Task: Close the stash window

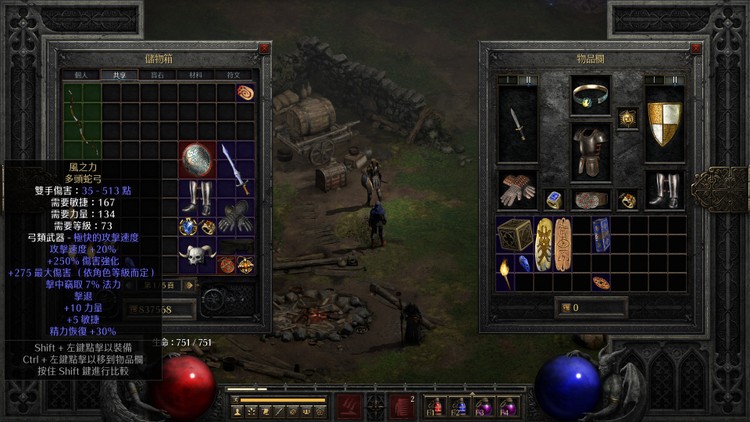Action: (263, 48)
